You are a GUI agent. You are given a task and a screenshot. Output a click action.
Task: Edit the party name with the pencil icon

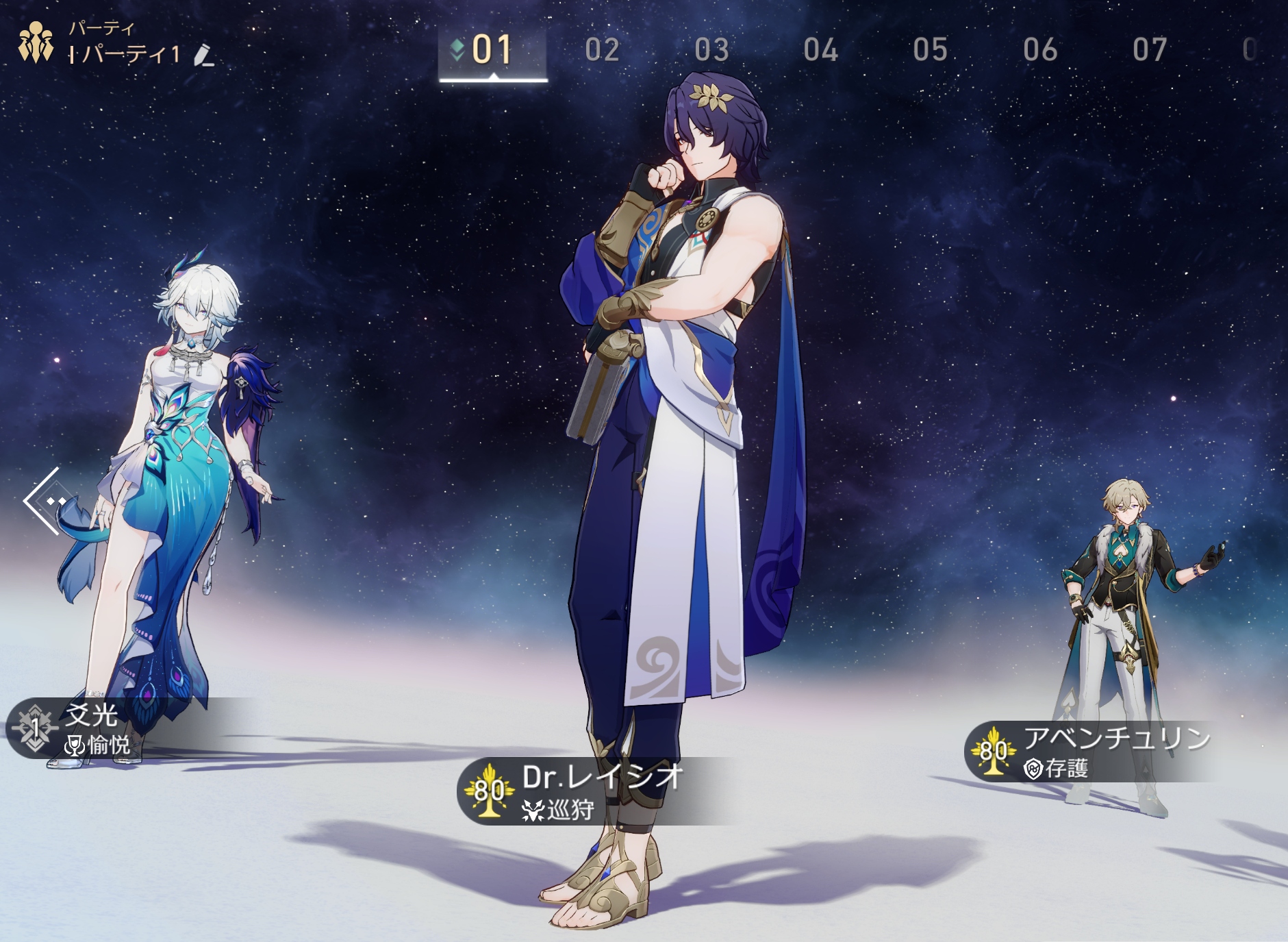(x=203, y=55)
